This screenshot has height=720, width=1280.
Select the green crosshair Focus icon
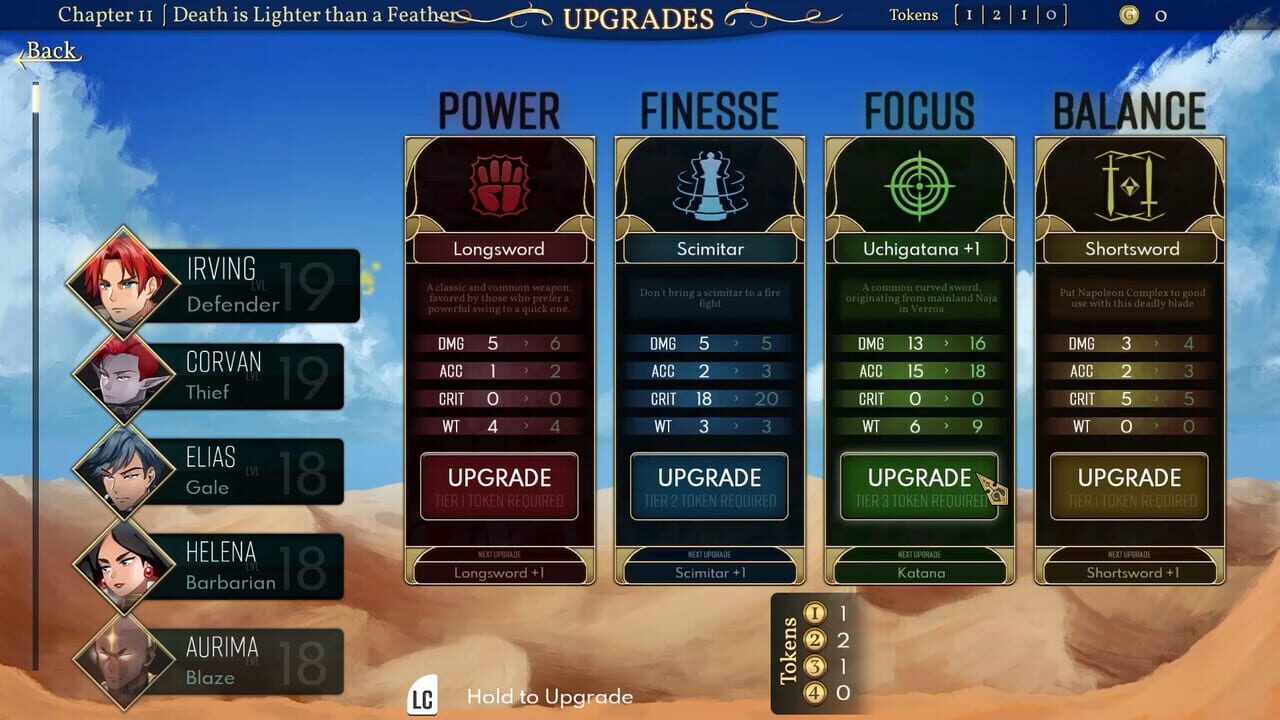click(x=919, y=186)
